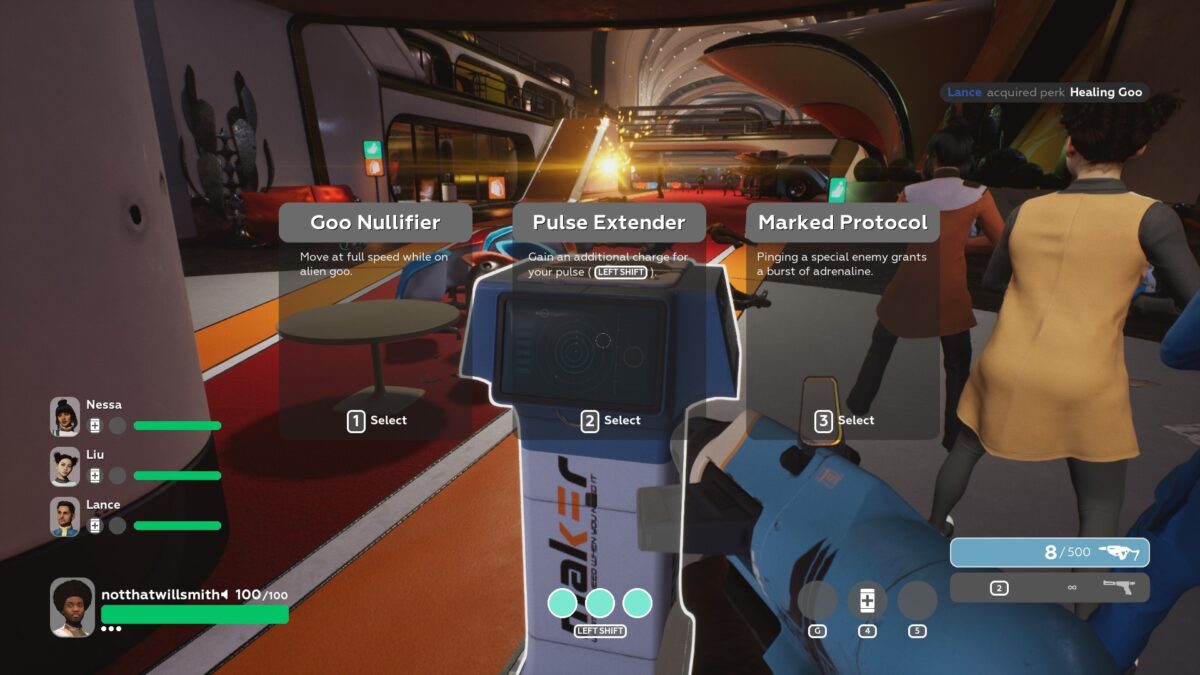Click Nessa's teammate portrait
This screenshot has height=675, width=1200.
pos(65,417)
